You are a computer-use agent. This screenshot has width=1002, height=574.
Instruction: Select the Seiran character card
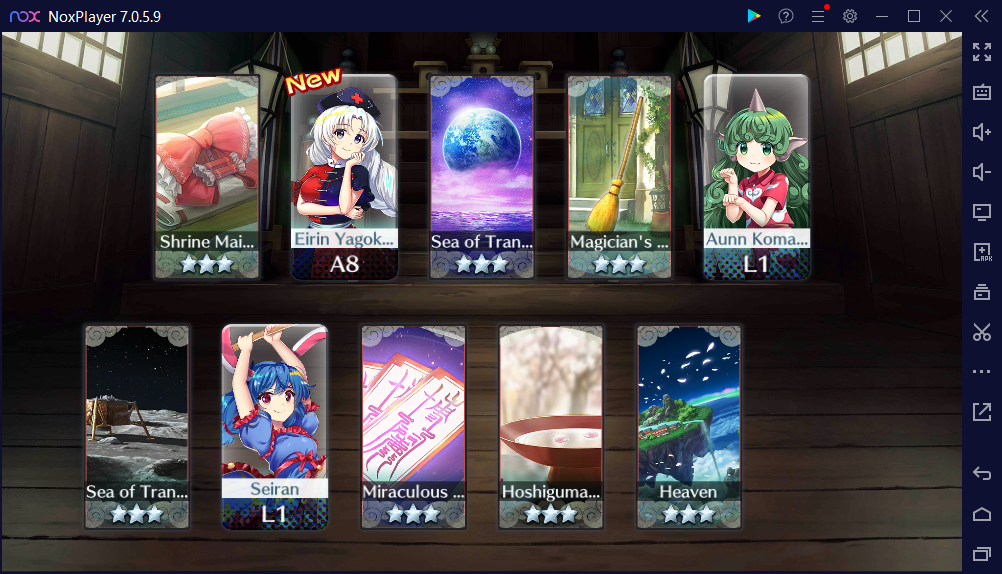tap(274, 426)
